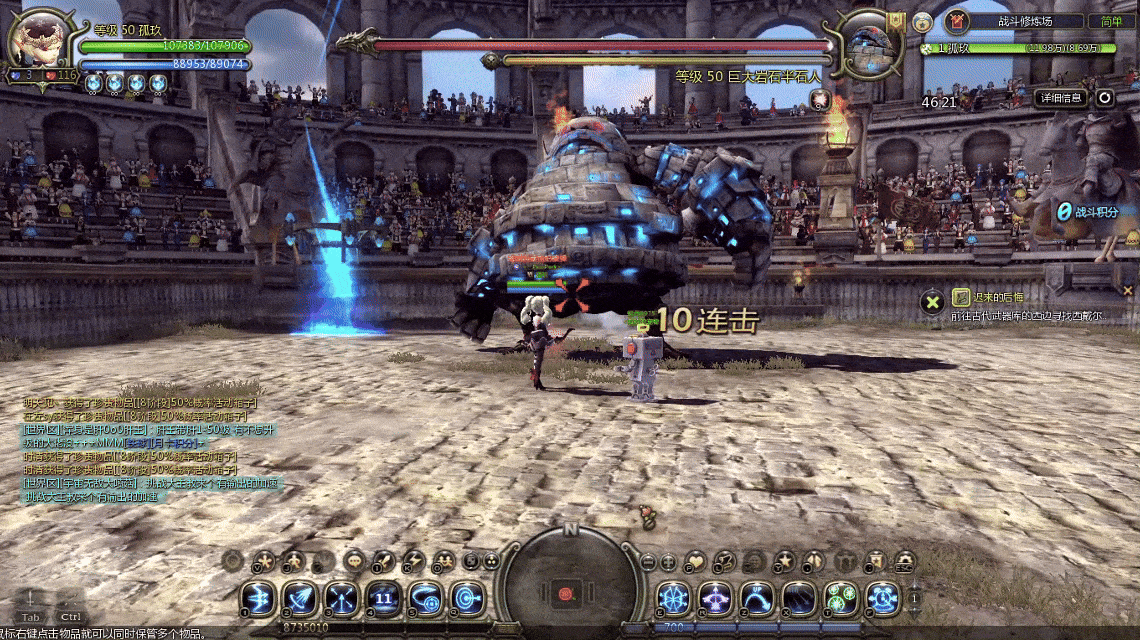Open the ESC system menu icon
Viewport: 1140px width, 640px height.
click(905, 561)
